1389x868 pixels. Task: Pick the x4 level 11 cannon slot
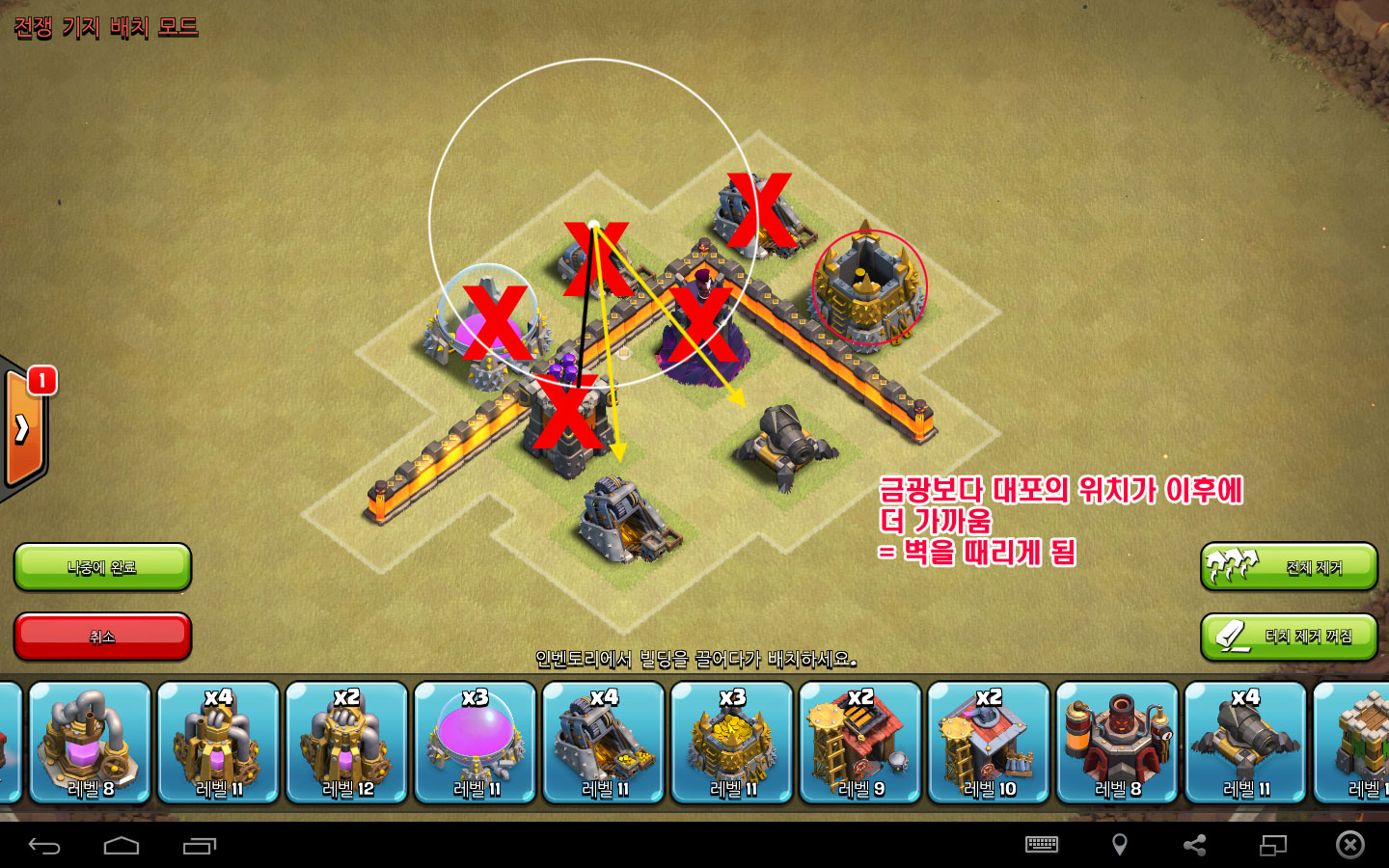pos(1245,743)
